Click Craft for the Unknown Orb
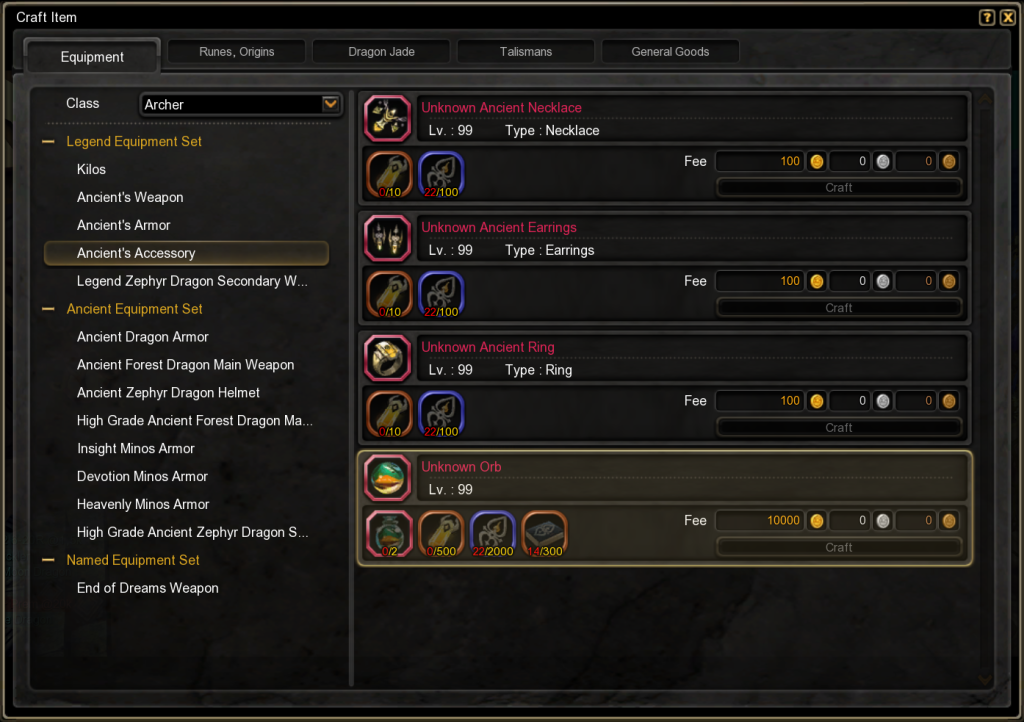Image resolution: width=1024 pixels, height=722 pixels. [839, 548]
